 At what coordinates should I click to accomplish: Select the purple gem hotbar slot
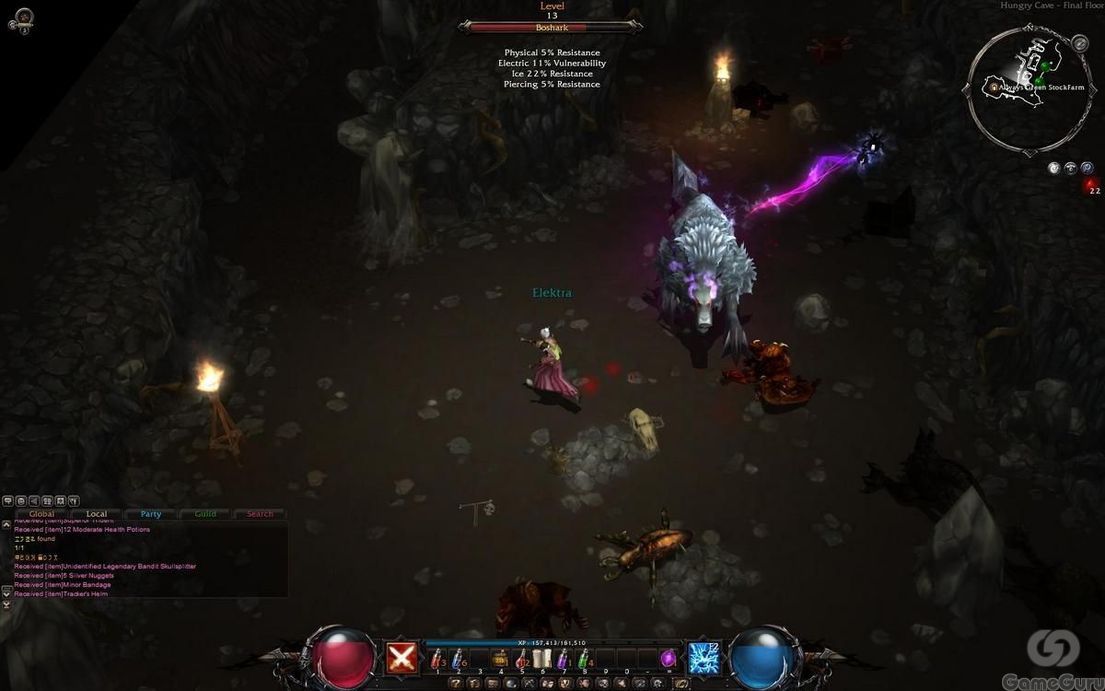(x=668, y=659)
